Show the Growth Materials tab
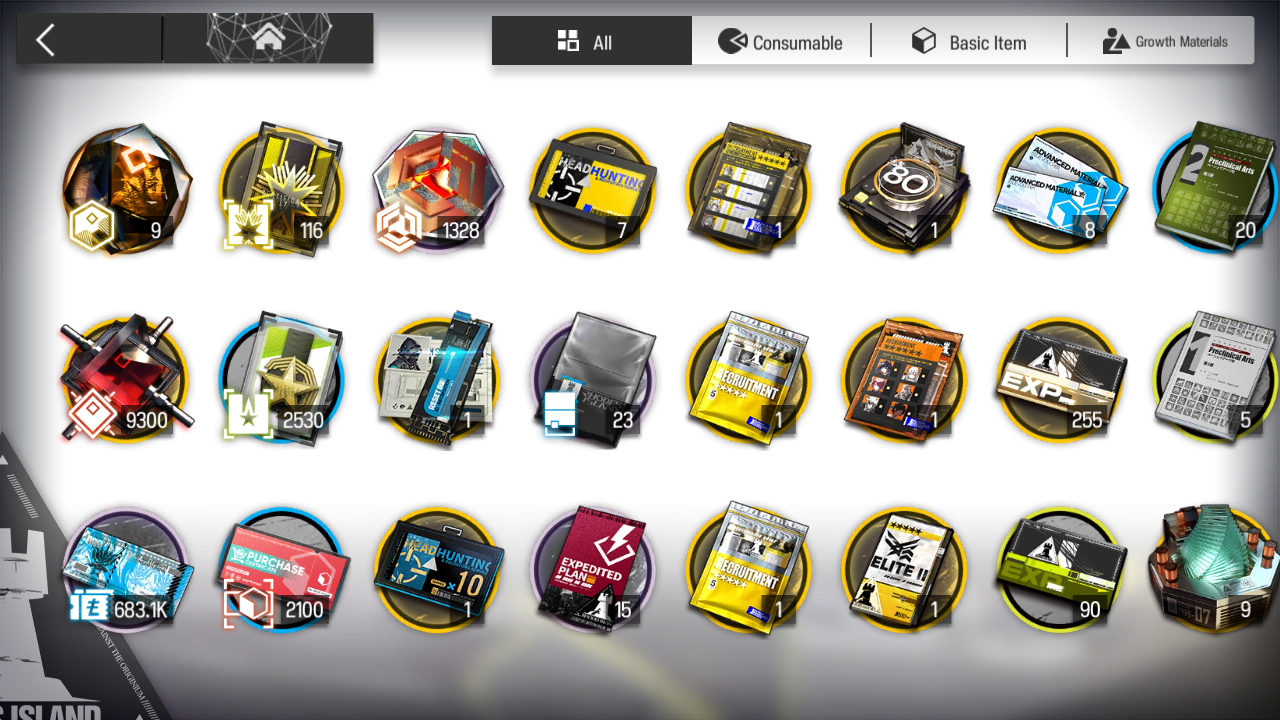Screen dimensions: 1280x720 [x=1164, y=42]
